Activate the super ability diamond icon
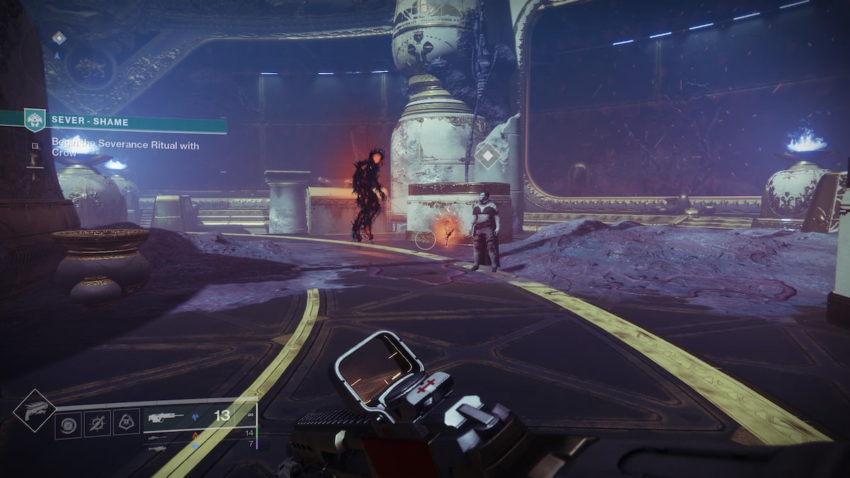The height and width of the screenshot is (478, 850). (33, 410)
